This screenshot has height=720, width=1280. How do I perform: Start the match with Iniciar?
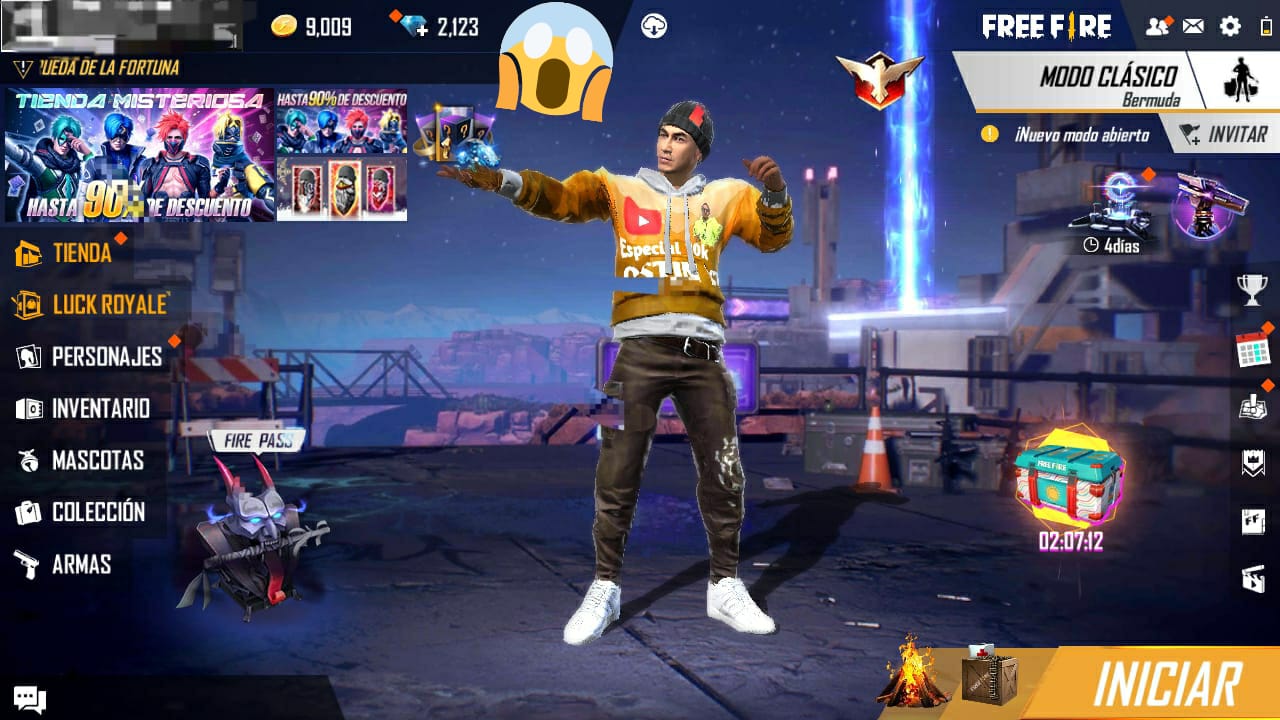(x=1167, y=685)
